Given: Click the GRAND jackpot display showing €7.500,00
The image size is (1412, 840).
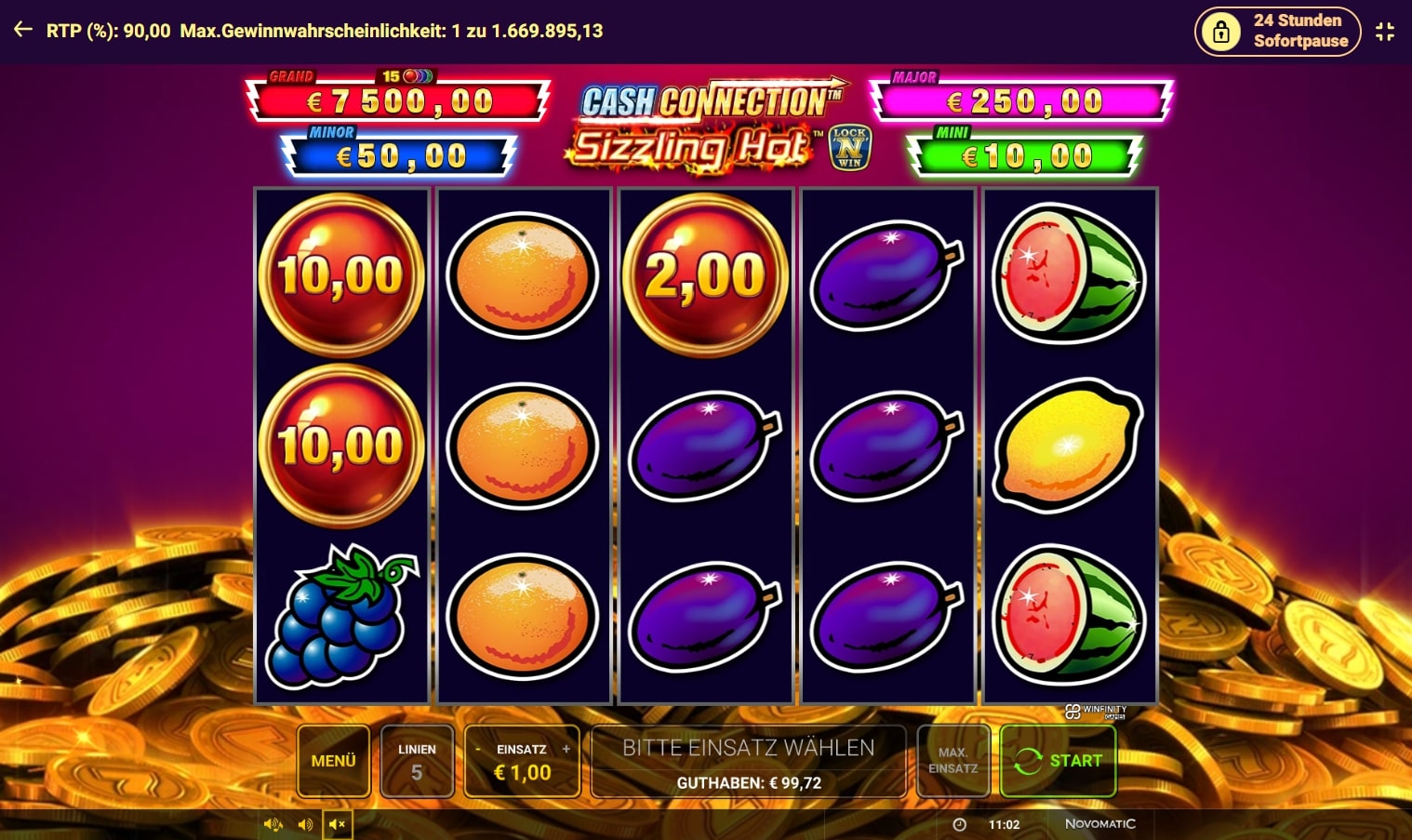Looking at the screenshot, I should 397,100.
